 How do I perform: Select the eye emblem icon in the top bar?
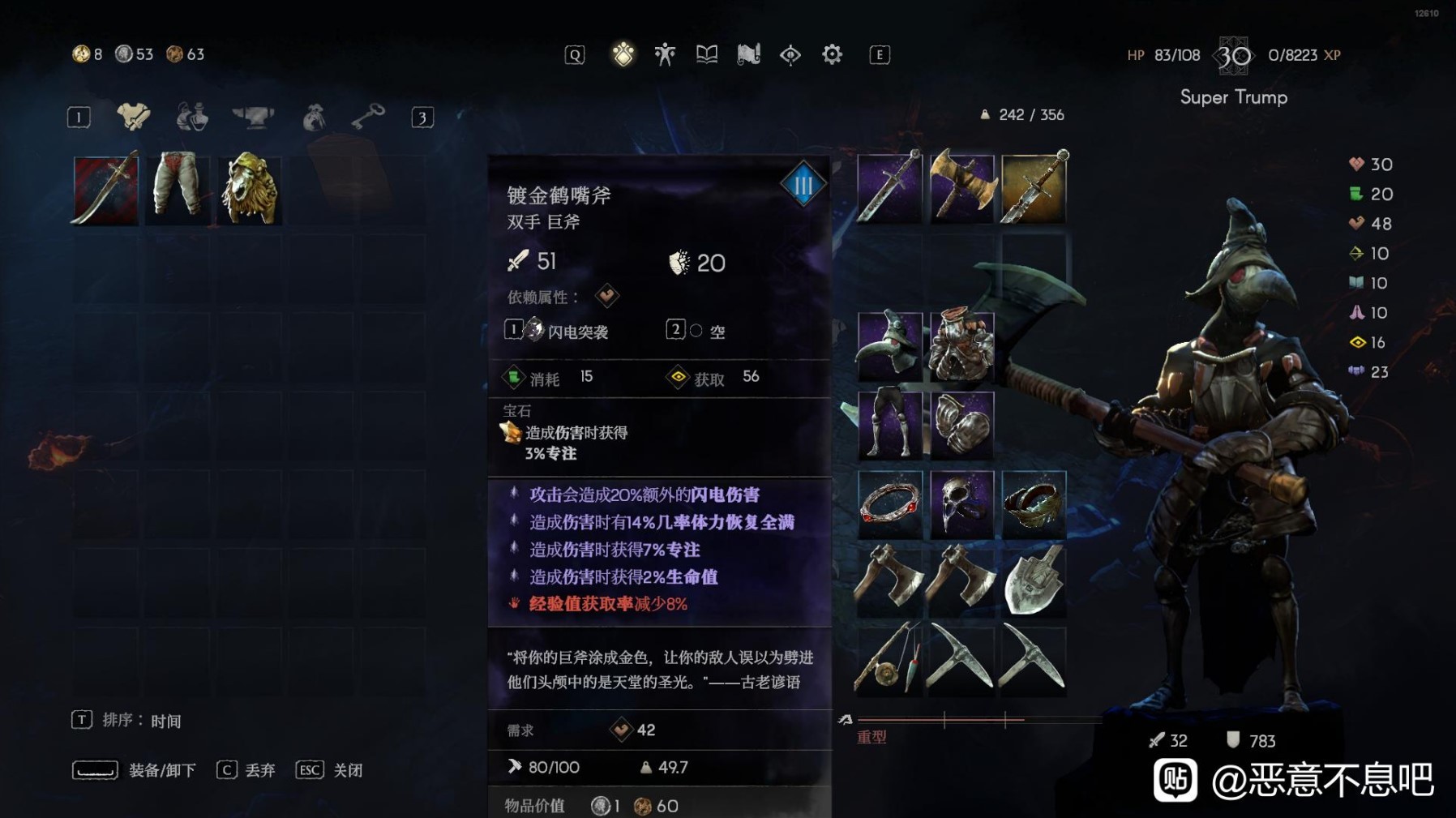point(790,54)
